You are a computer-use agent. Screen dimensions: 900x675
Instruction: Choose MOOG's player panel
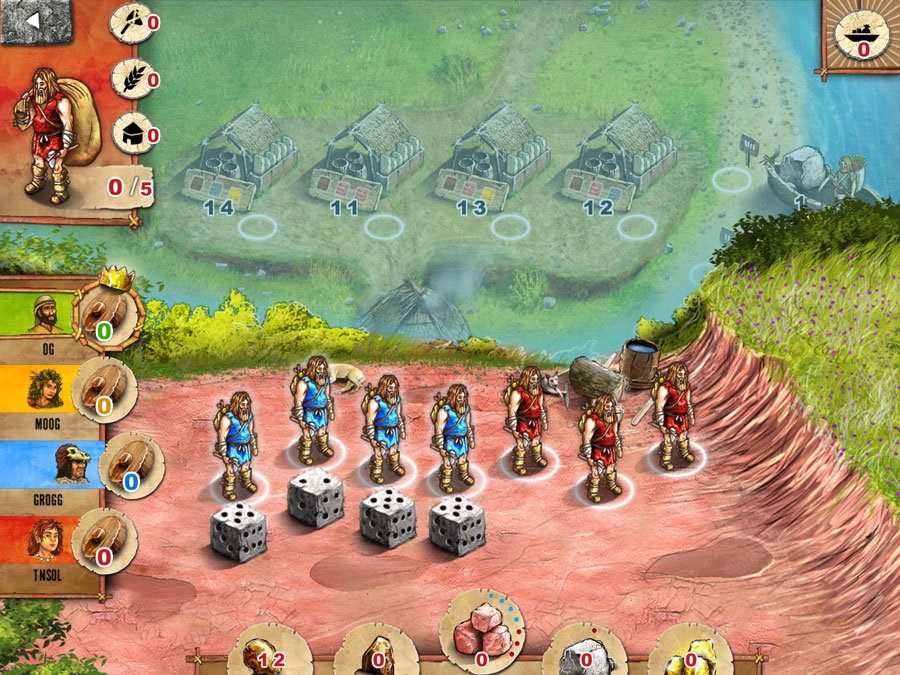(50, 394)
